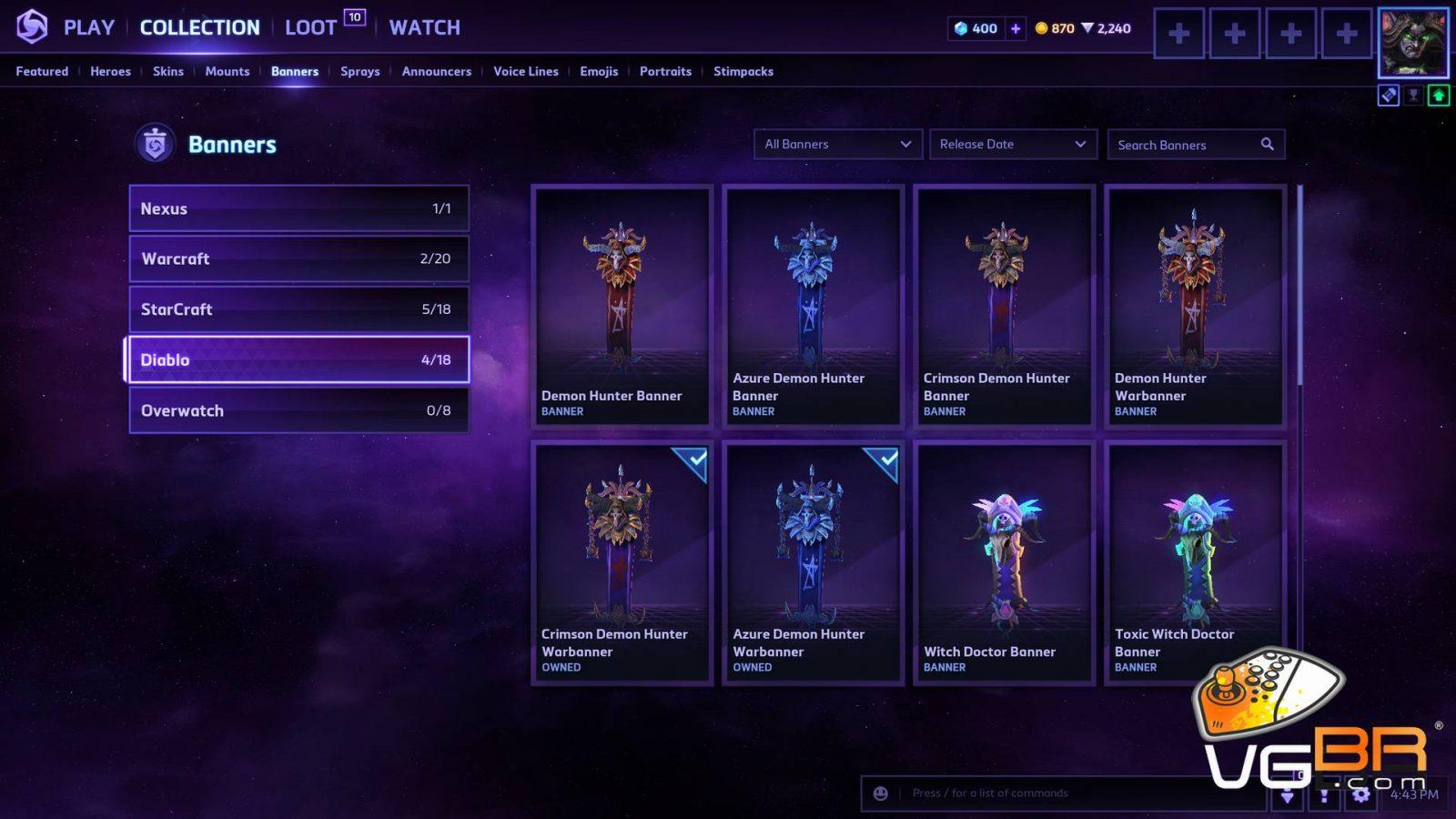This screenshot has width=1456, height=819.
Task: Switch to the Skins tab
Action: point(168,71)
